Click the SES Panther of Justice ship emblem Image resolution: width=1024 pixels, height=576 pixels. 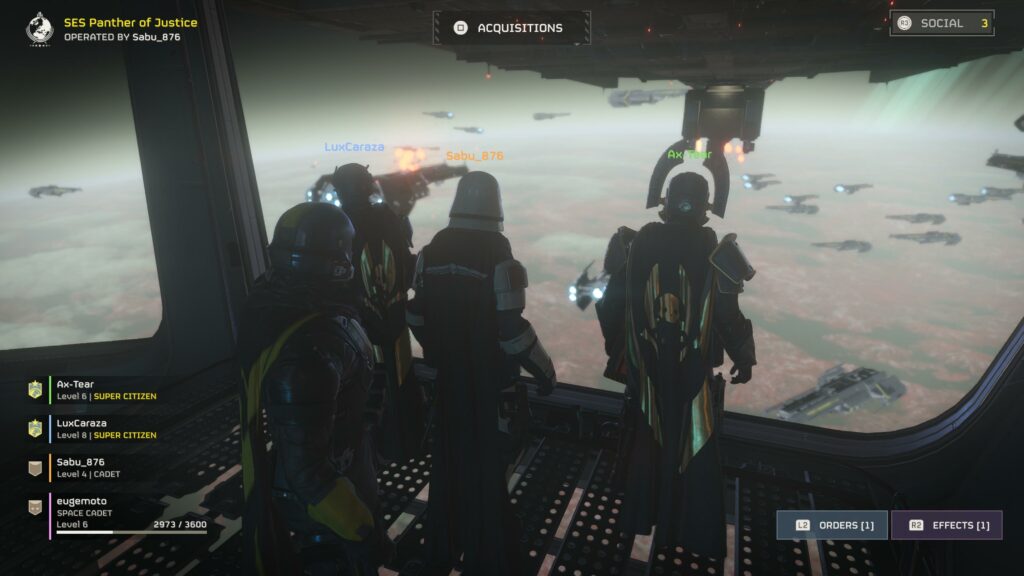(x=40, y=28)
